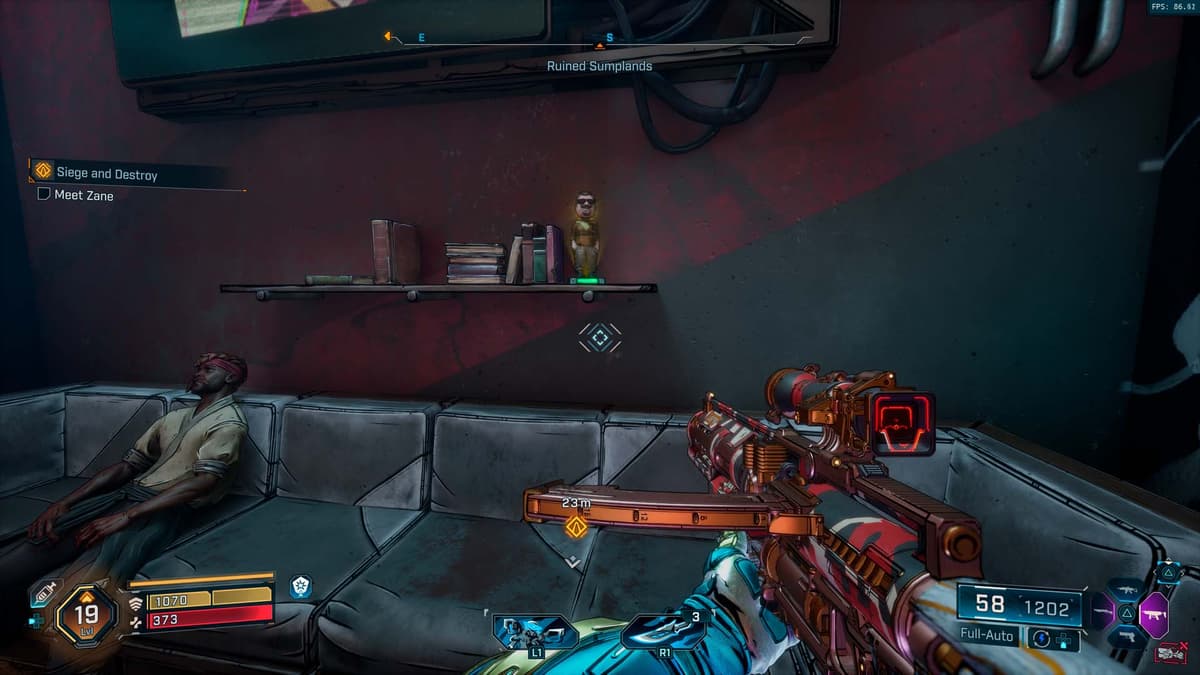Activate the L1 action skill icon
Viewport: 1200px width, 675px height.
click(x=535, y=631)
